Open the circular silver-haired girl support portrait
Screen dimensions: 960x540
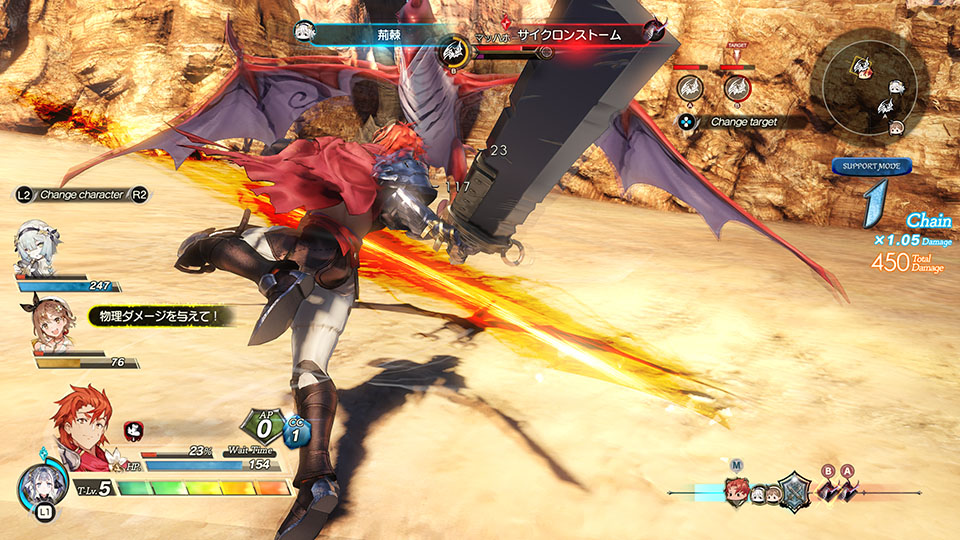(40, 487)
